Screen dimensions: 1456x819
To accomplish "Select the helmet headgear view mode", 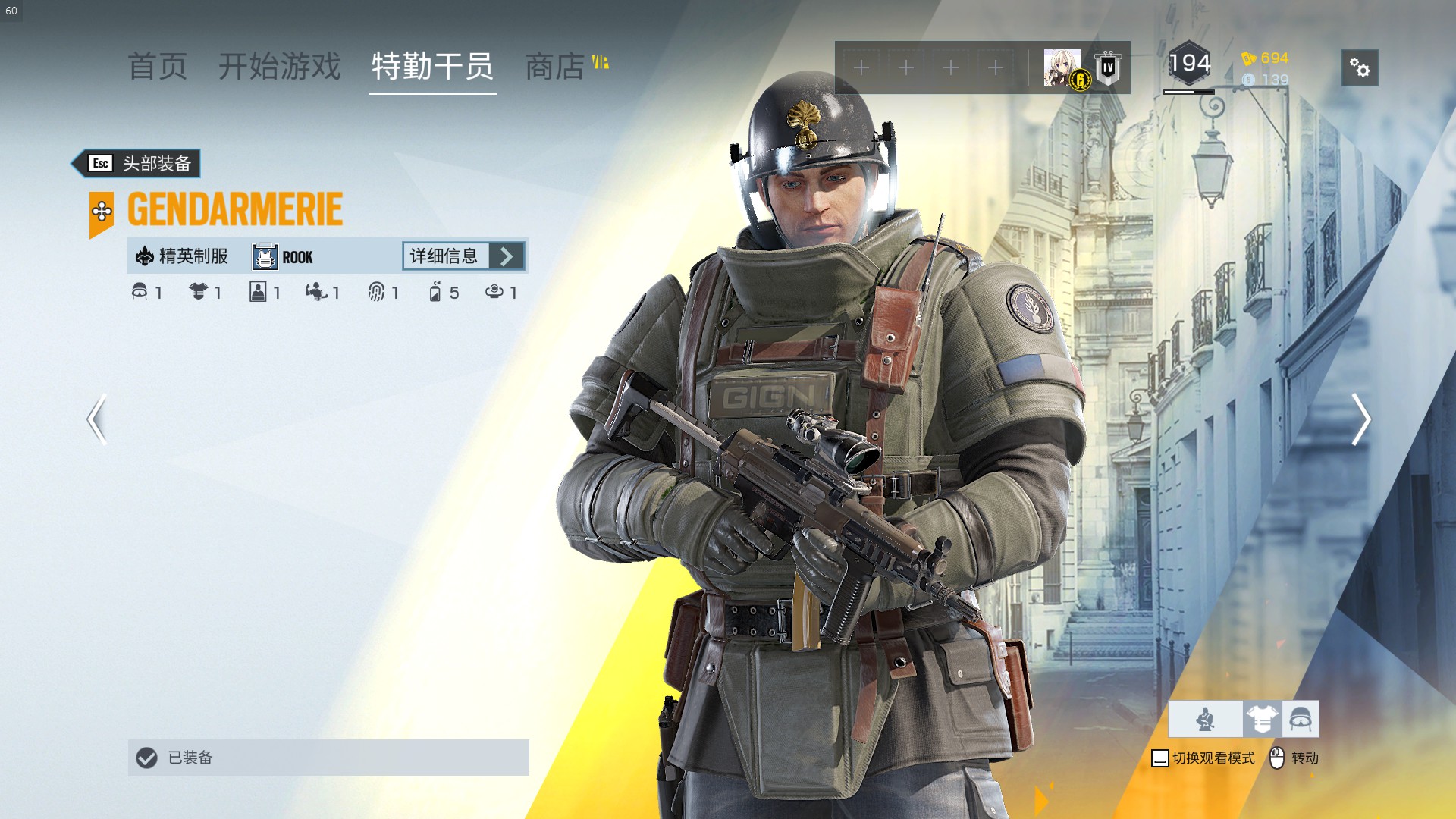I will coord(1301,719).
